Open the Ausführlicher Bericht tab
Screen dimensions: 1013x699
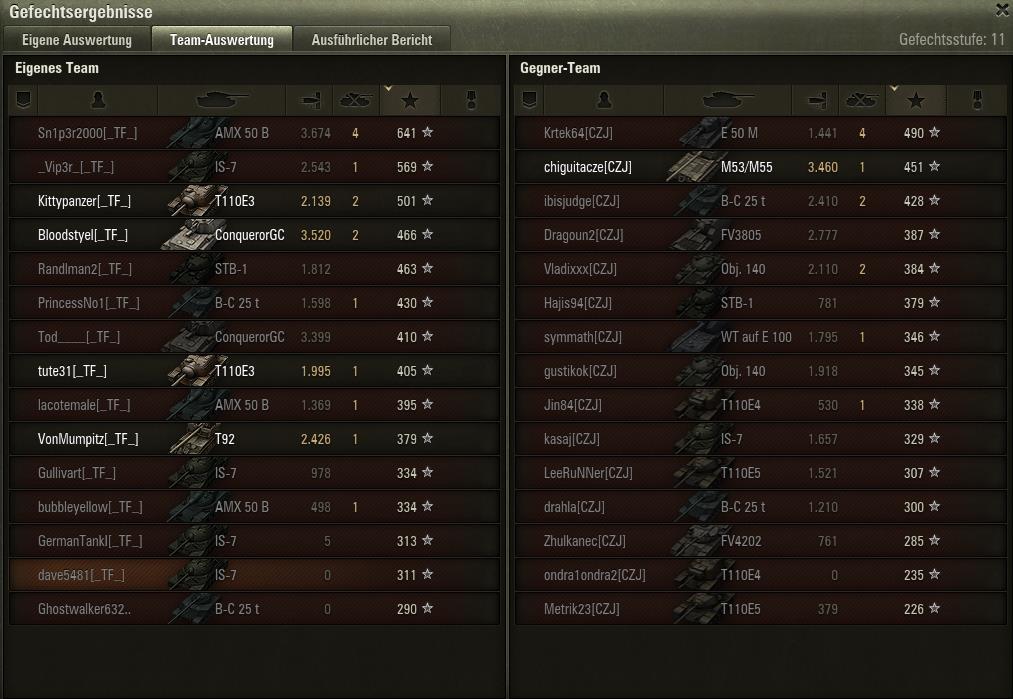372,40
